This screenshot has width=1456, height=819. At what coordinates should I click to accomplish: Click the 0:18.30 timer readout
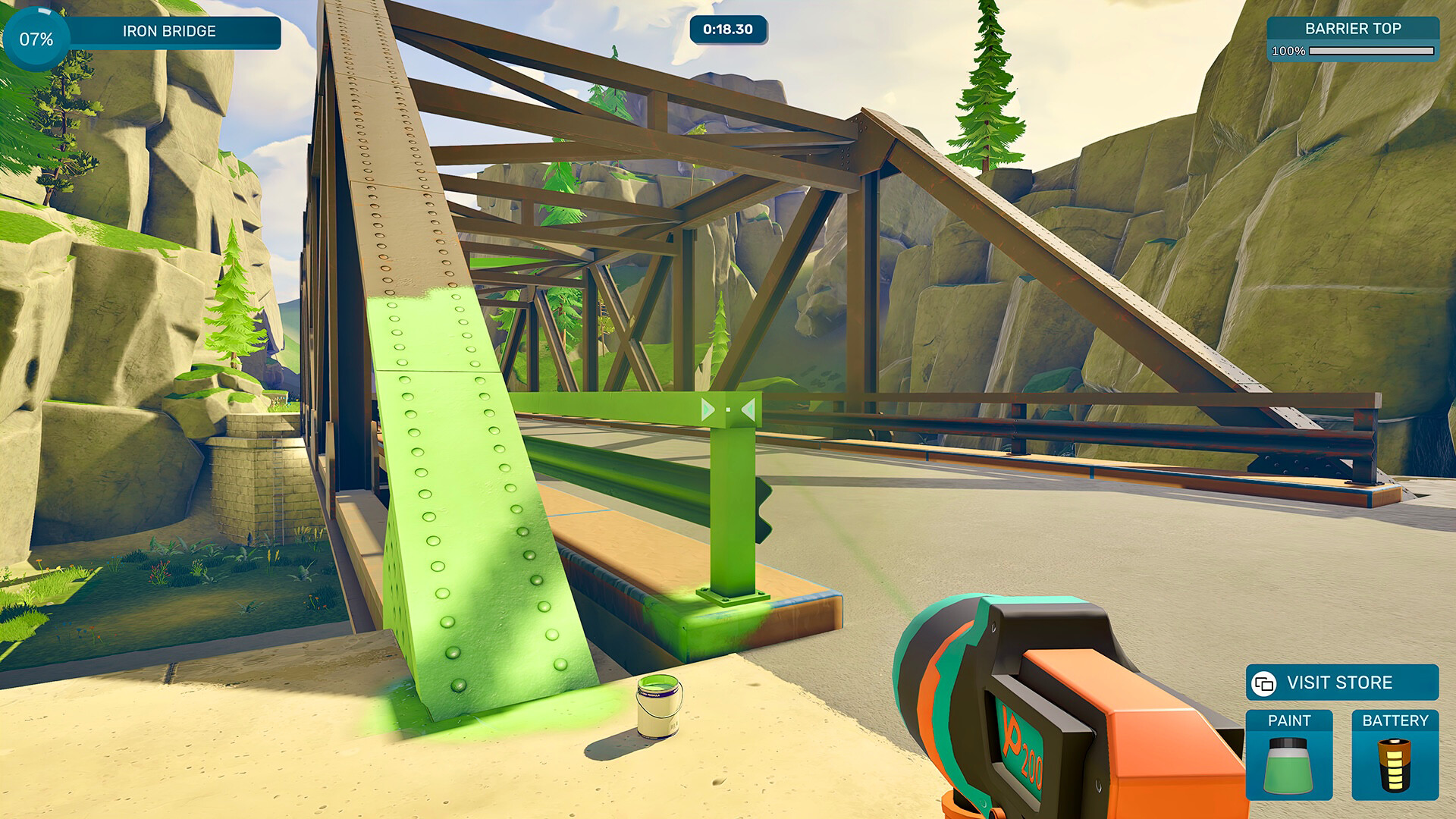[729, 31]
